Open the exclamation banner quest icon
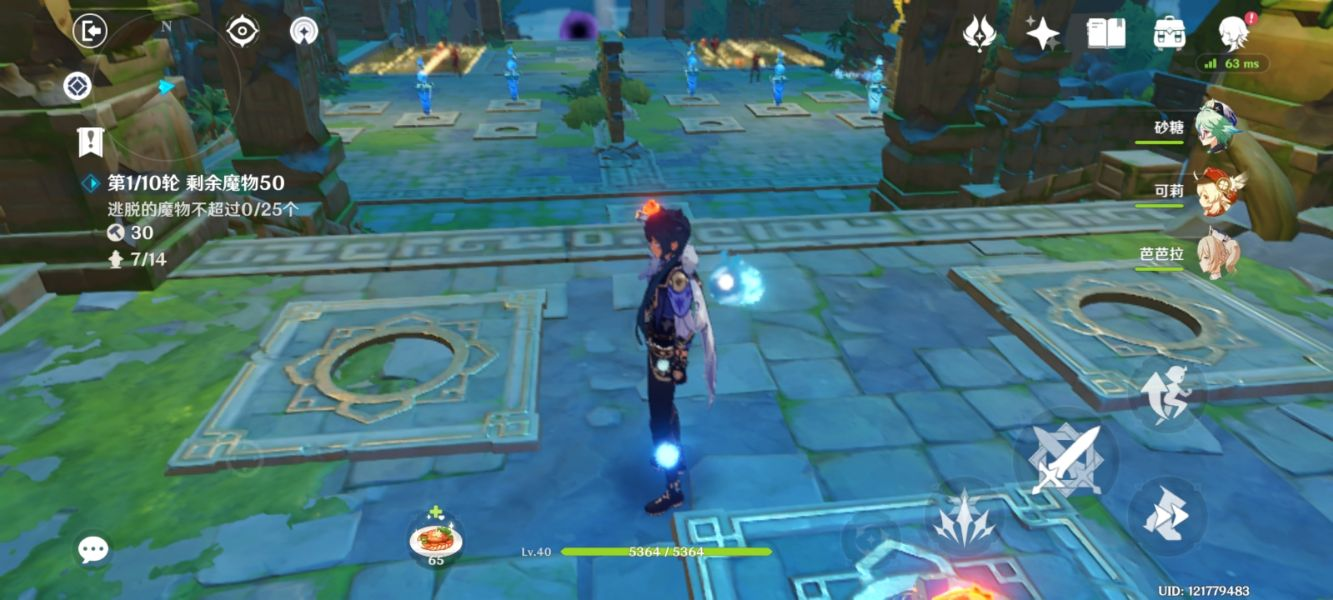Image resolution: width=1333 pixels, height=600 pixels. pyautogui.click(x=91, y=142)
